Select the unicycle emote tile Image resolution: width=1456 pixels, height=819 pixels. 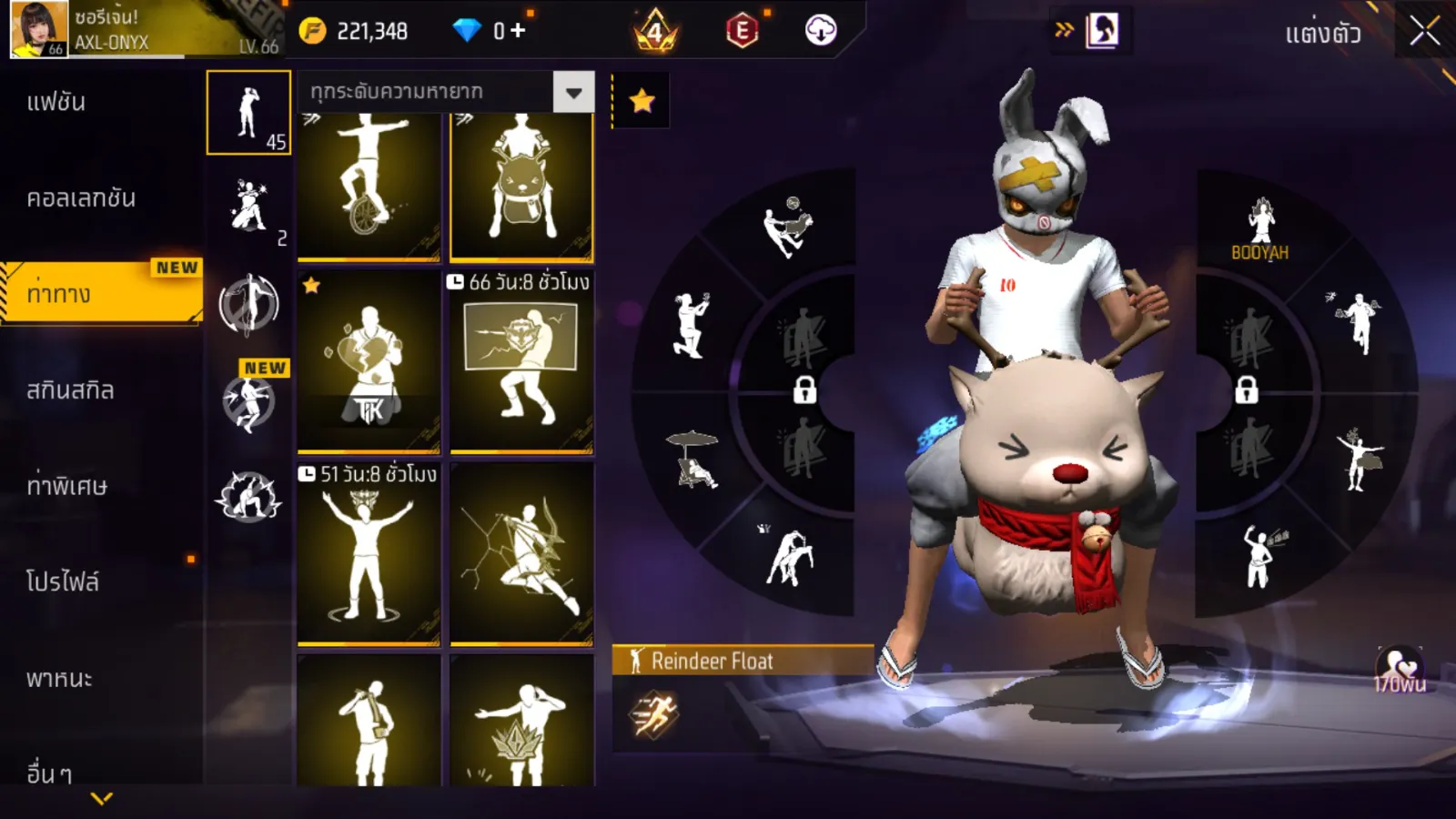369,187
